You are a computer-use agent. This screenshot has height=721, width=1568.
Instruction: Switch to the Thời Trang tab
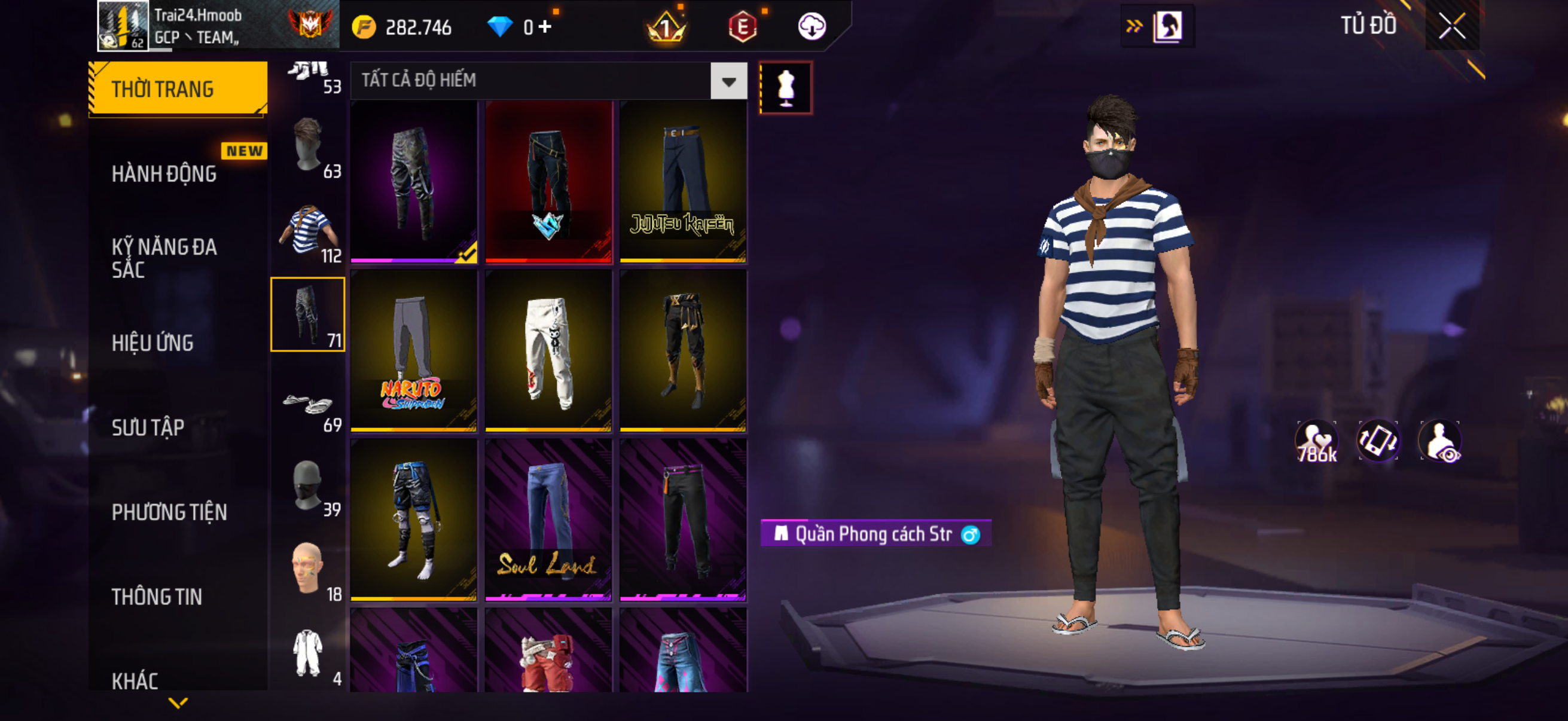coord(178,89)
